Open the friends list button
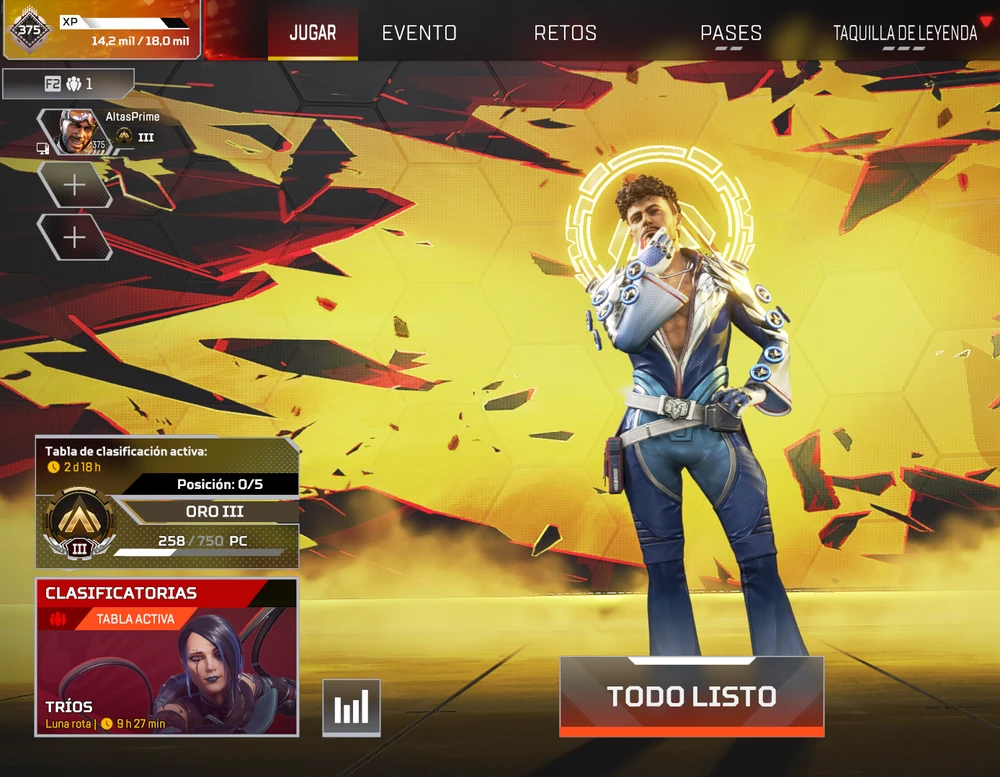The width and height of the screenshot is (1000, 777). coord(68,84)
